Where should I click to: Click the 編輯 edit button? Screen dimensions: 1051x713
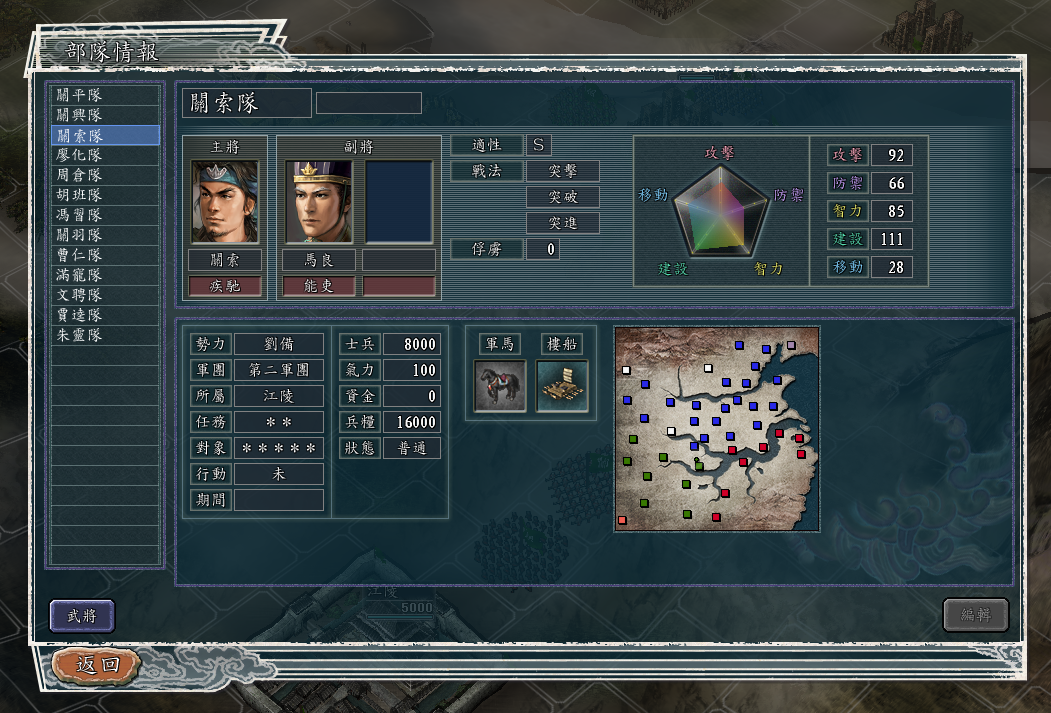coord(975,616)
